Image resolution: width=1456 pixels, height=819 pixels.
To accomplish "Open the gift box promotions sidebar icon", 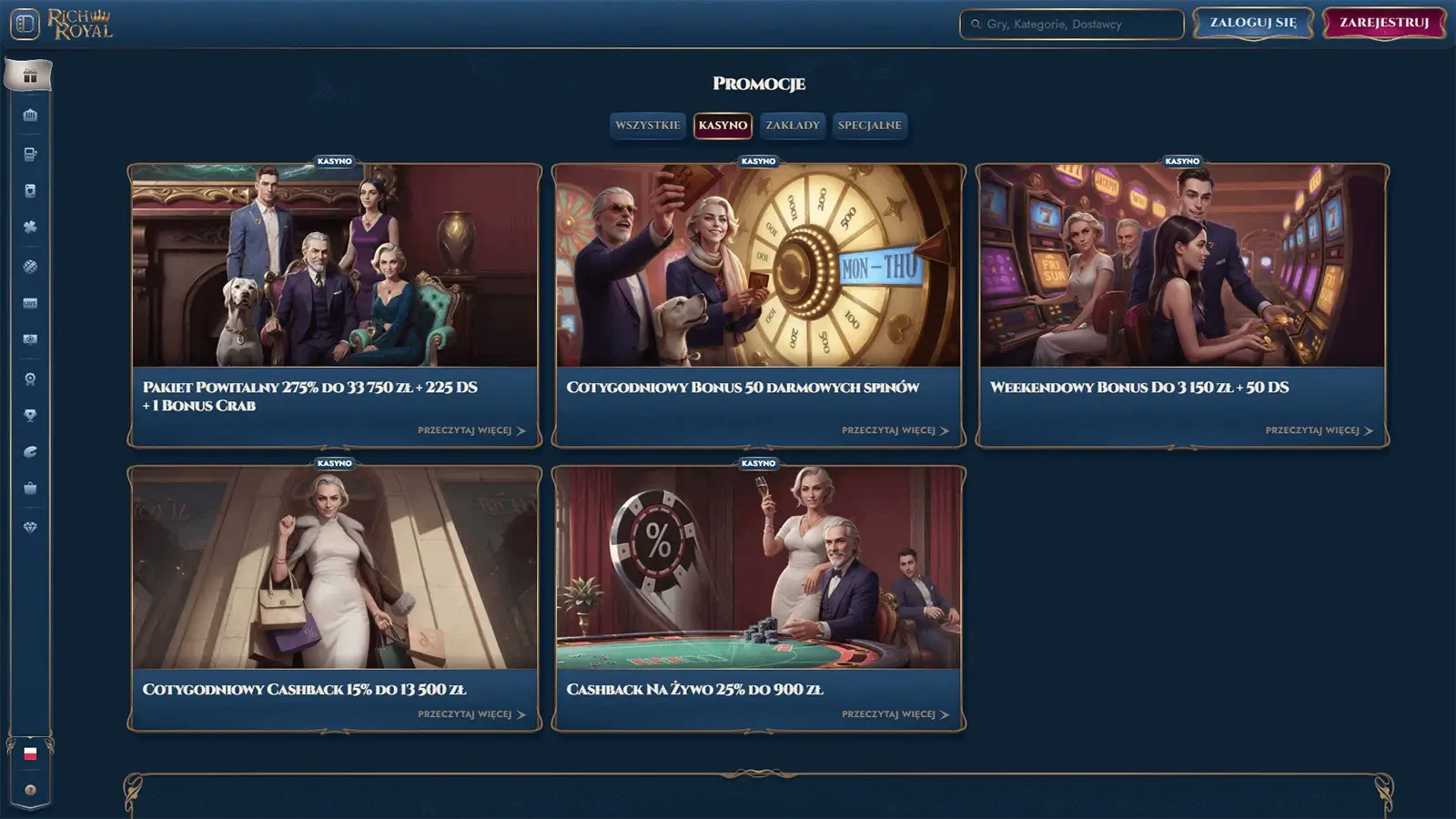I will (30, 76).
